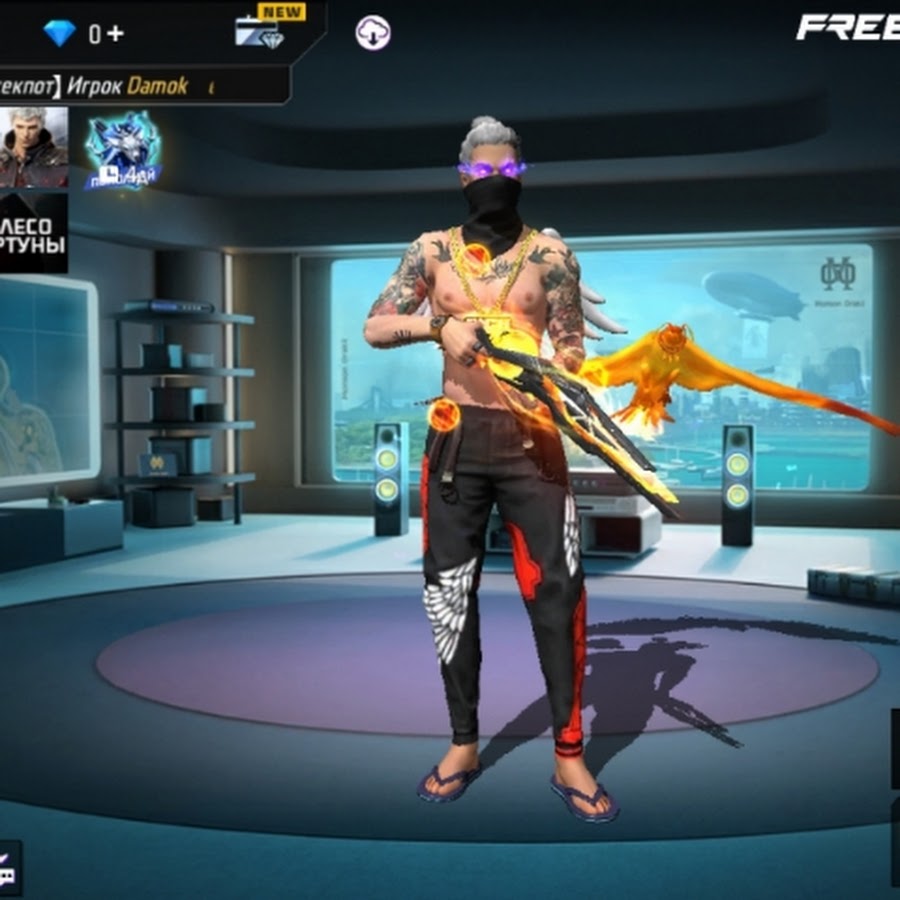Open the cloud download icon

[373, 33]
